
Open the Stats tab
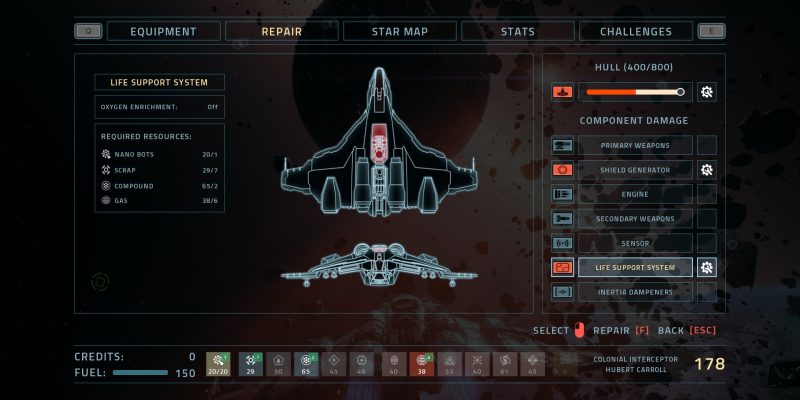[517, 31]
